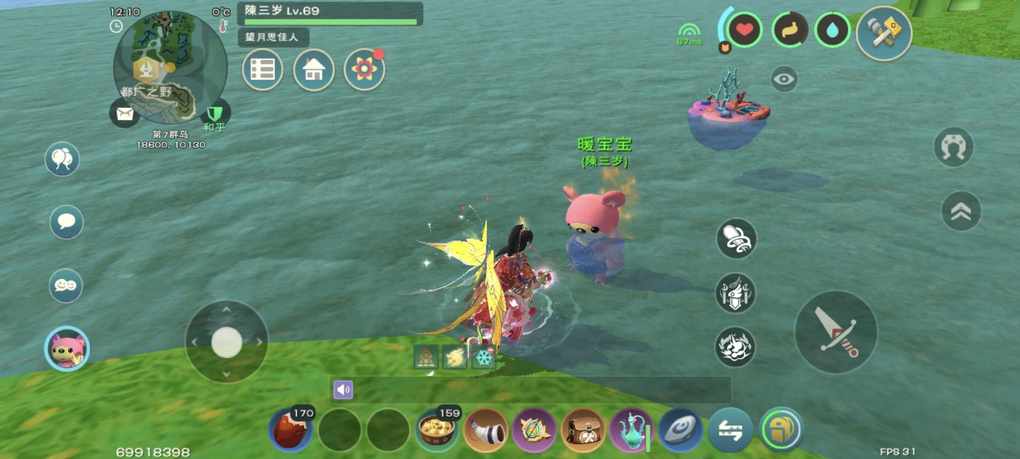This screenshot has width=1020, height=459.
Task: Open the hammer and tools build button
Action: pyautogui.click(x=884, y=32)
